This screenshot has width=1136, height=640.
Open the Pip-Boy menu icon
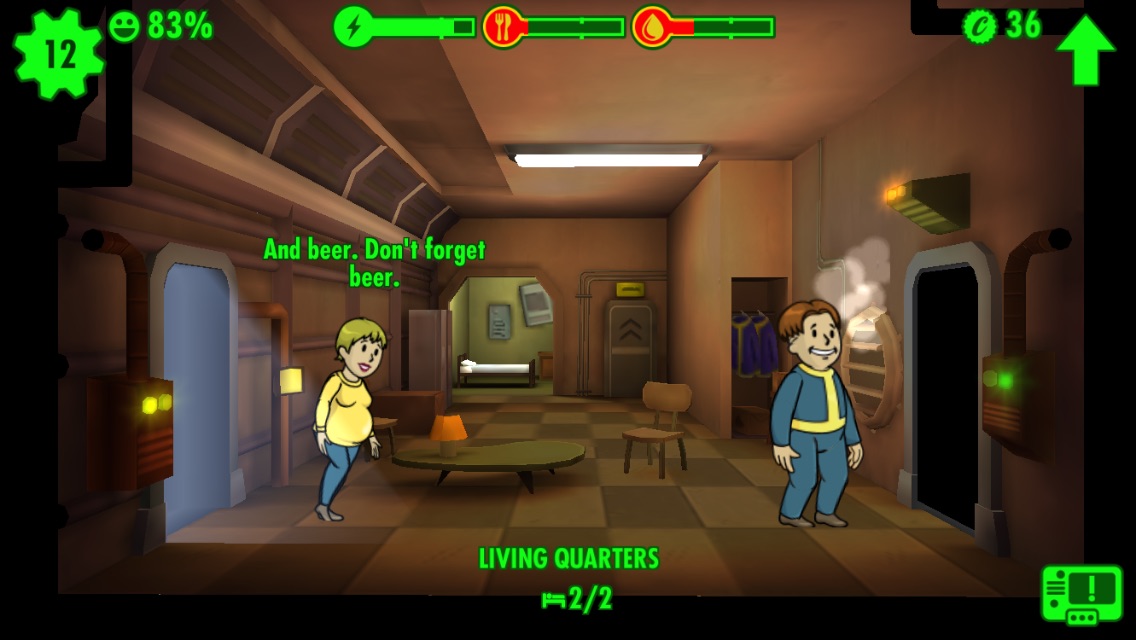coord(1082,595)
